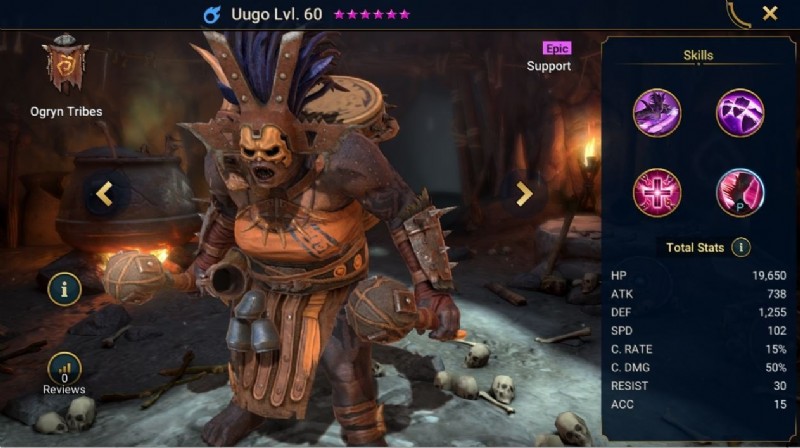Open the Reviews button

pos(64,370)
